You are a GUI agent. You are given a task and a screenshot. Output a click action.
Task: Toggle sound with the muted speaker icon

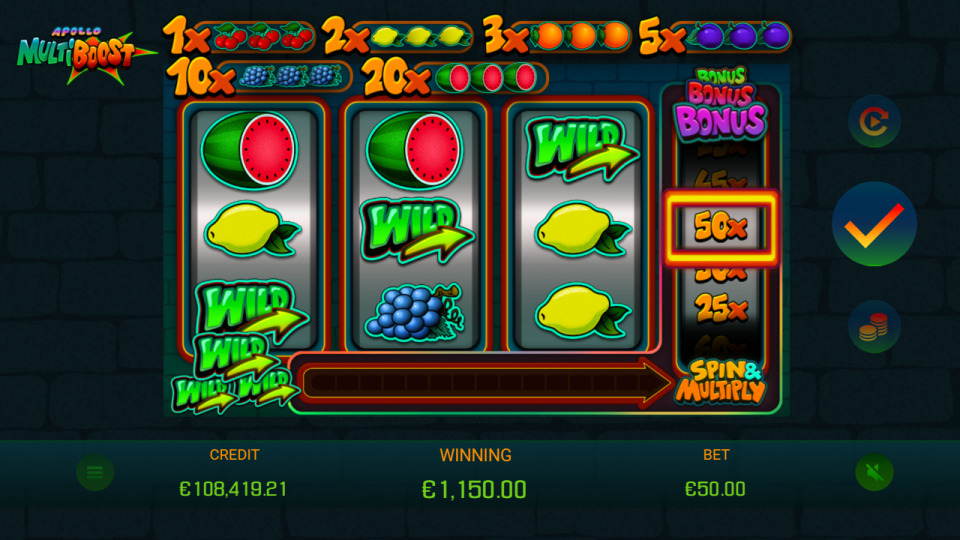coord(874,472)
